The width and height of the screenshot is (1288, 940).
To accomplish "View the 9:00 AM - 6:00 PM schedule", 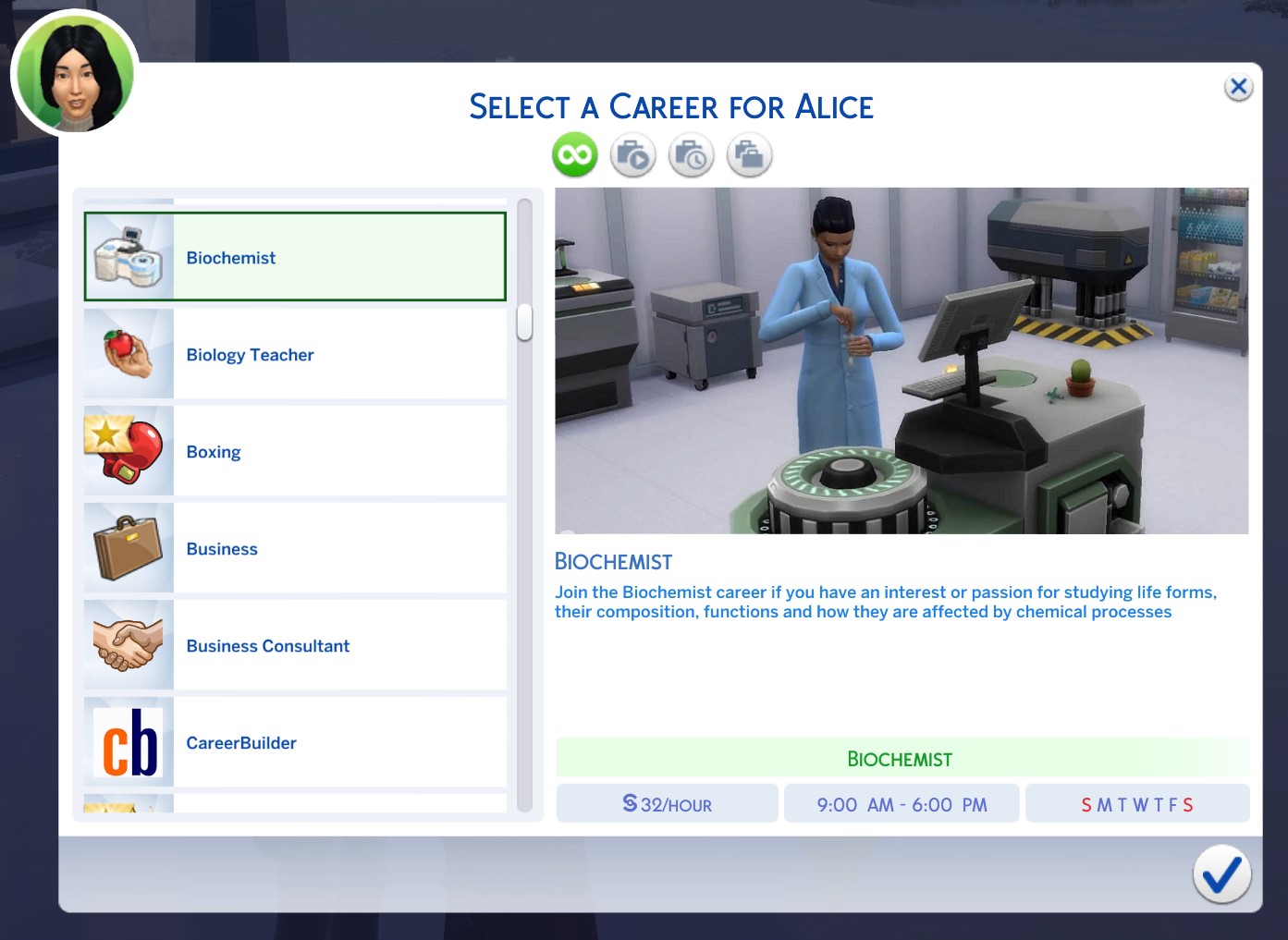I will point(902,803).
